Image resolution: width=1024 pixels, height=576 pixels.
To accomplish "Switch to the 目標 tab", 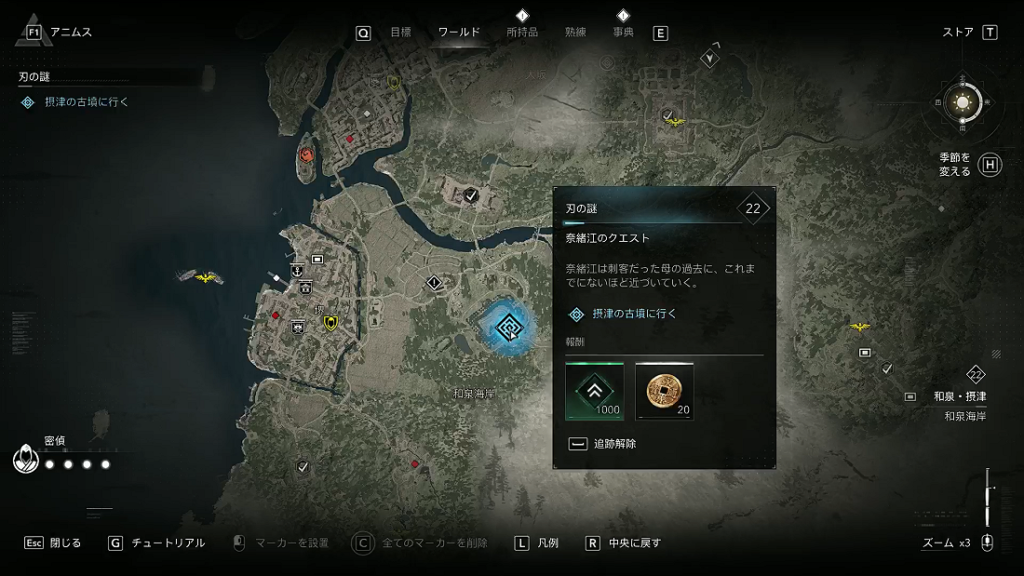I will (400, 32).
